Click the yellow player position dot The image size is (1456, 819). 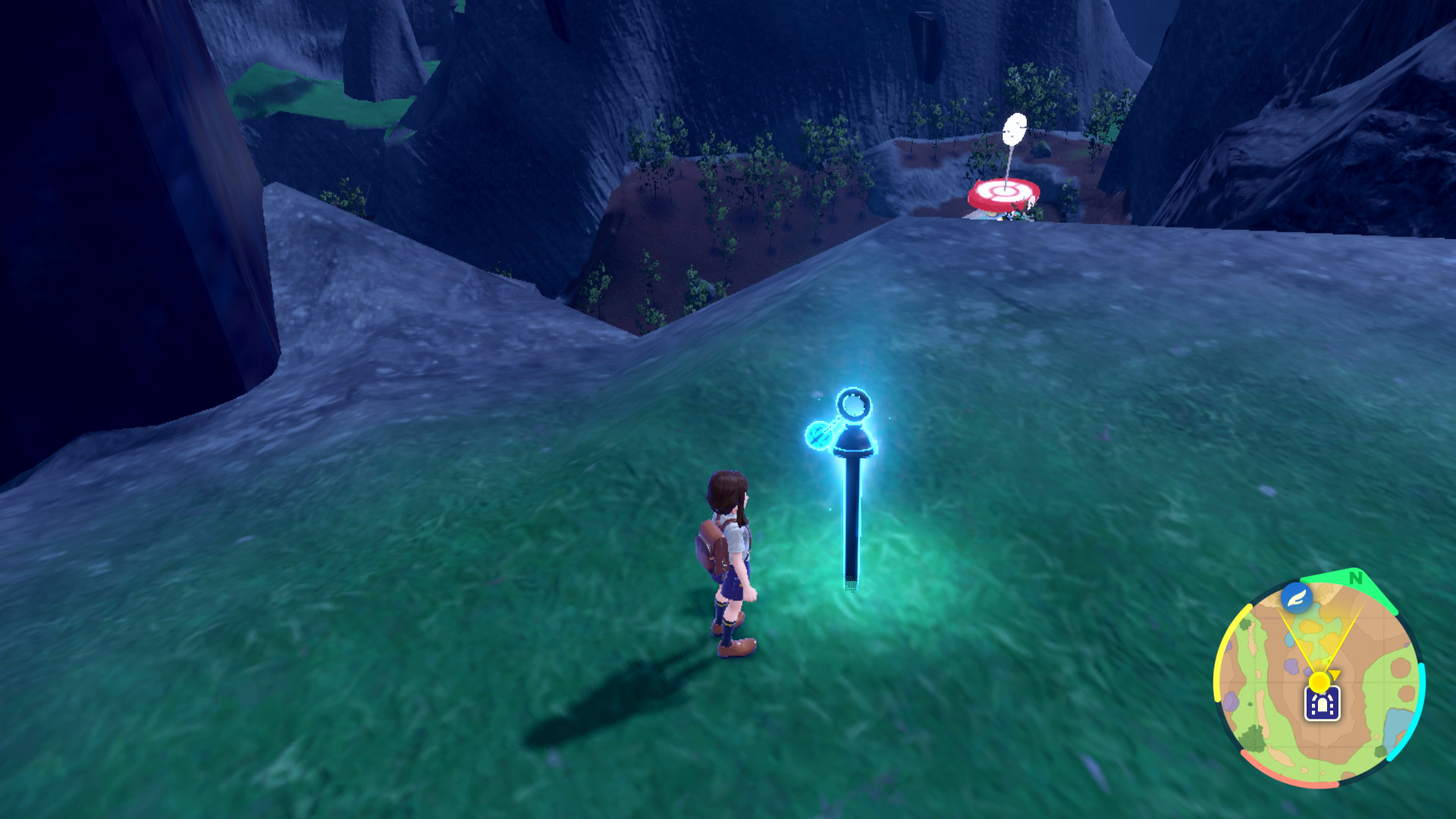pos(1319,681)
